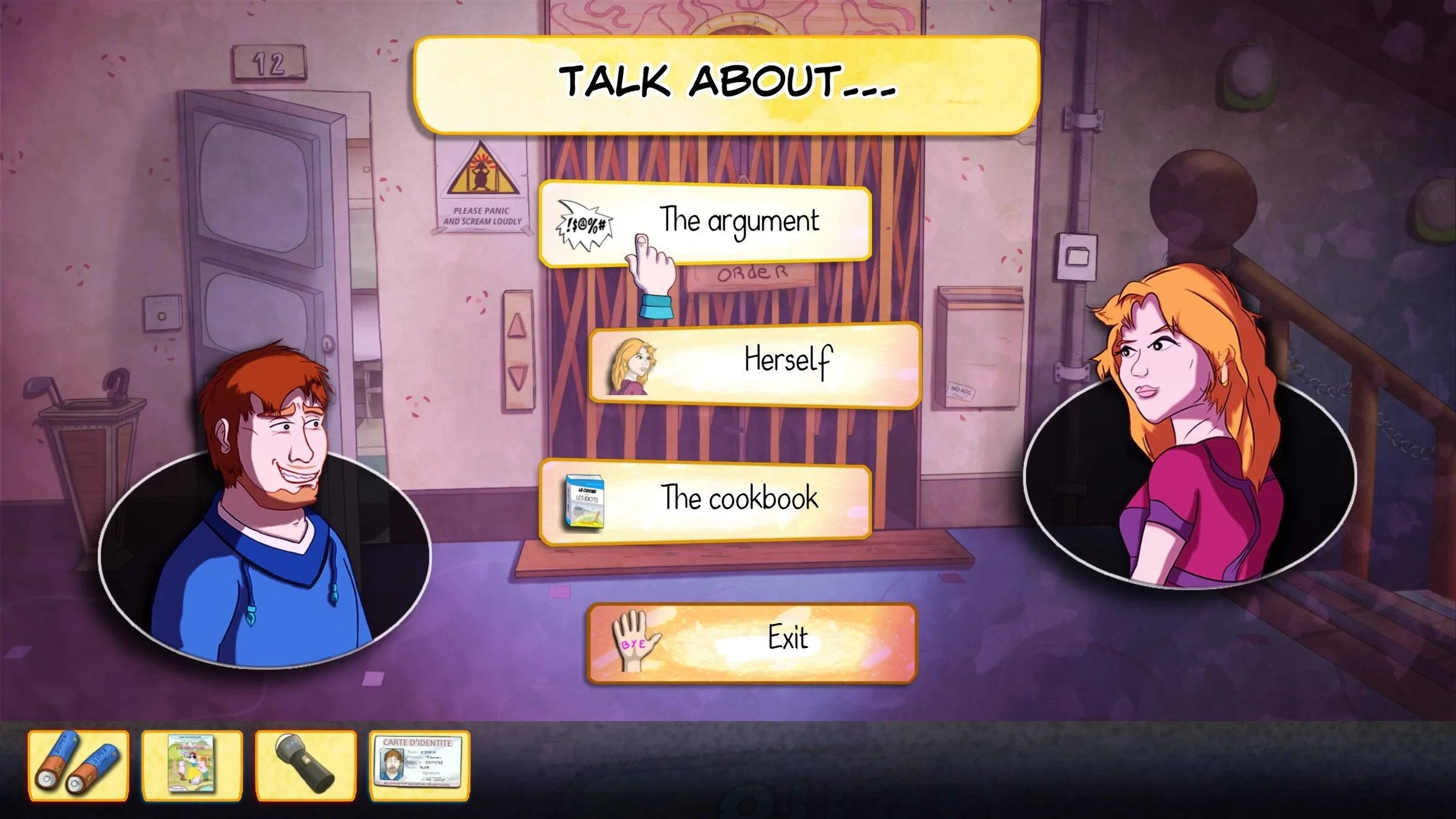The height and width of the screenshot is (819, 1456).
Task: Exit the conversation
Action: pos(789,637)
